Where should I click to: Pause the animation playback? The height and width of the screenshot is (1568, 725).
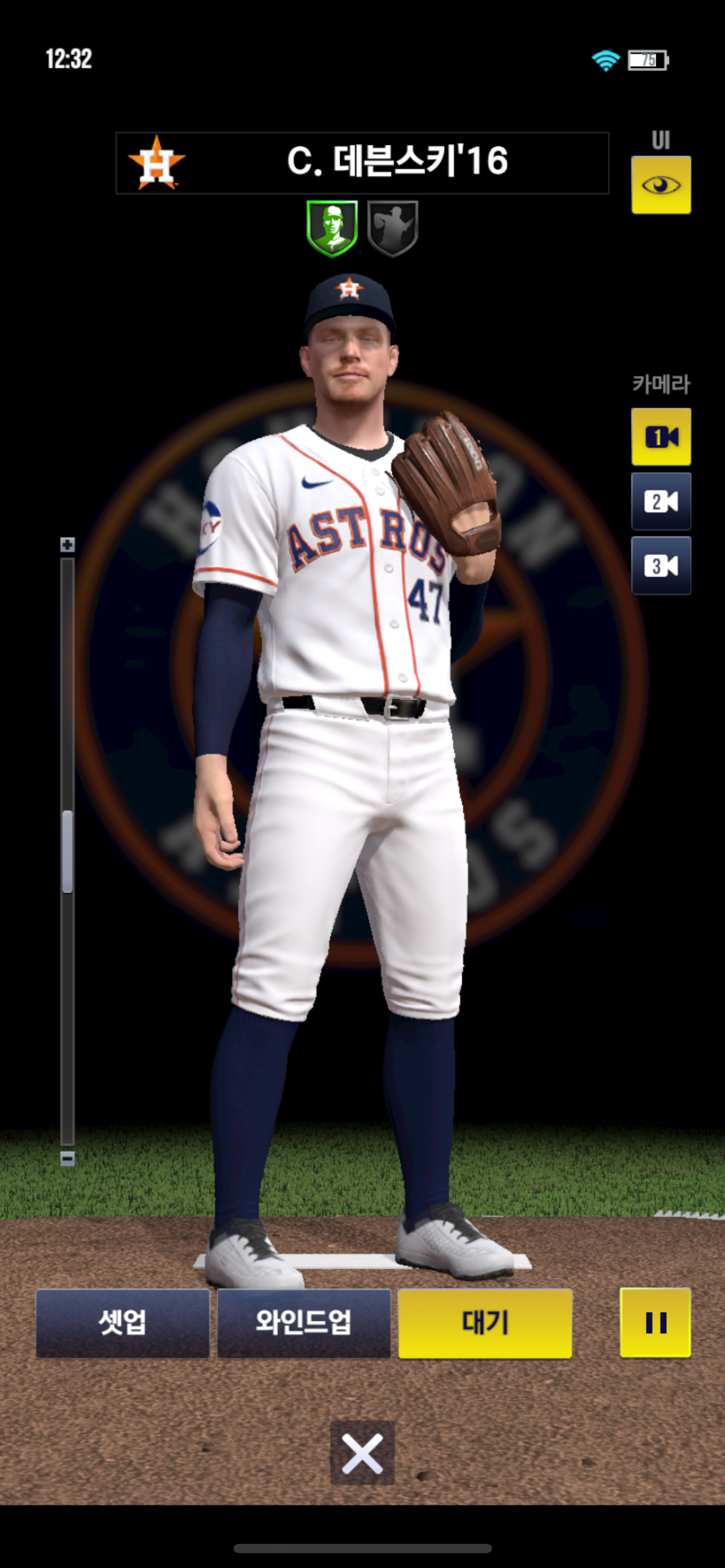tap(655, 1323)
